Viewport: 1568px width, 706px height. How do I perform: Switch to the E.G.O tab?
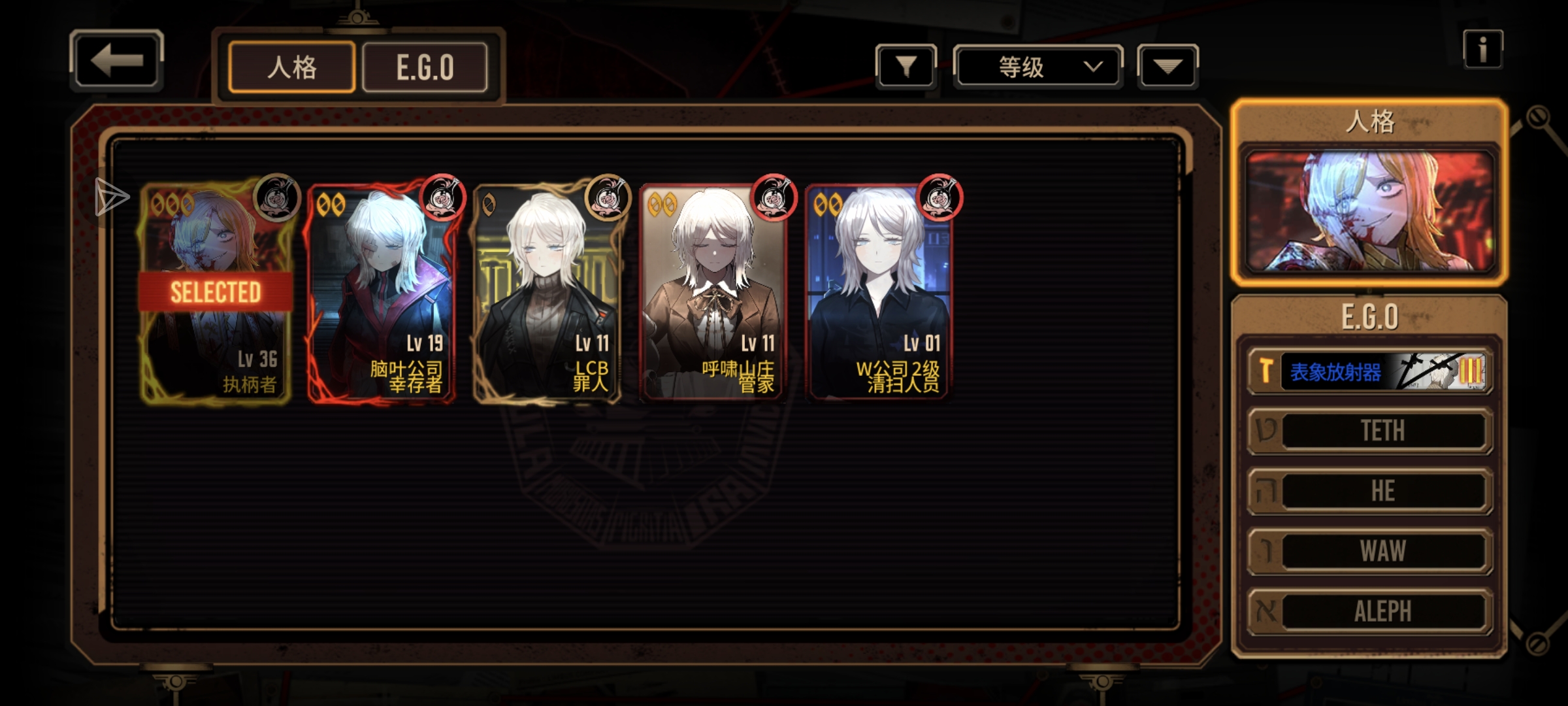coord(425,67)
